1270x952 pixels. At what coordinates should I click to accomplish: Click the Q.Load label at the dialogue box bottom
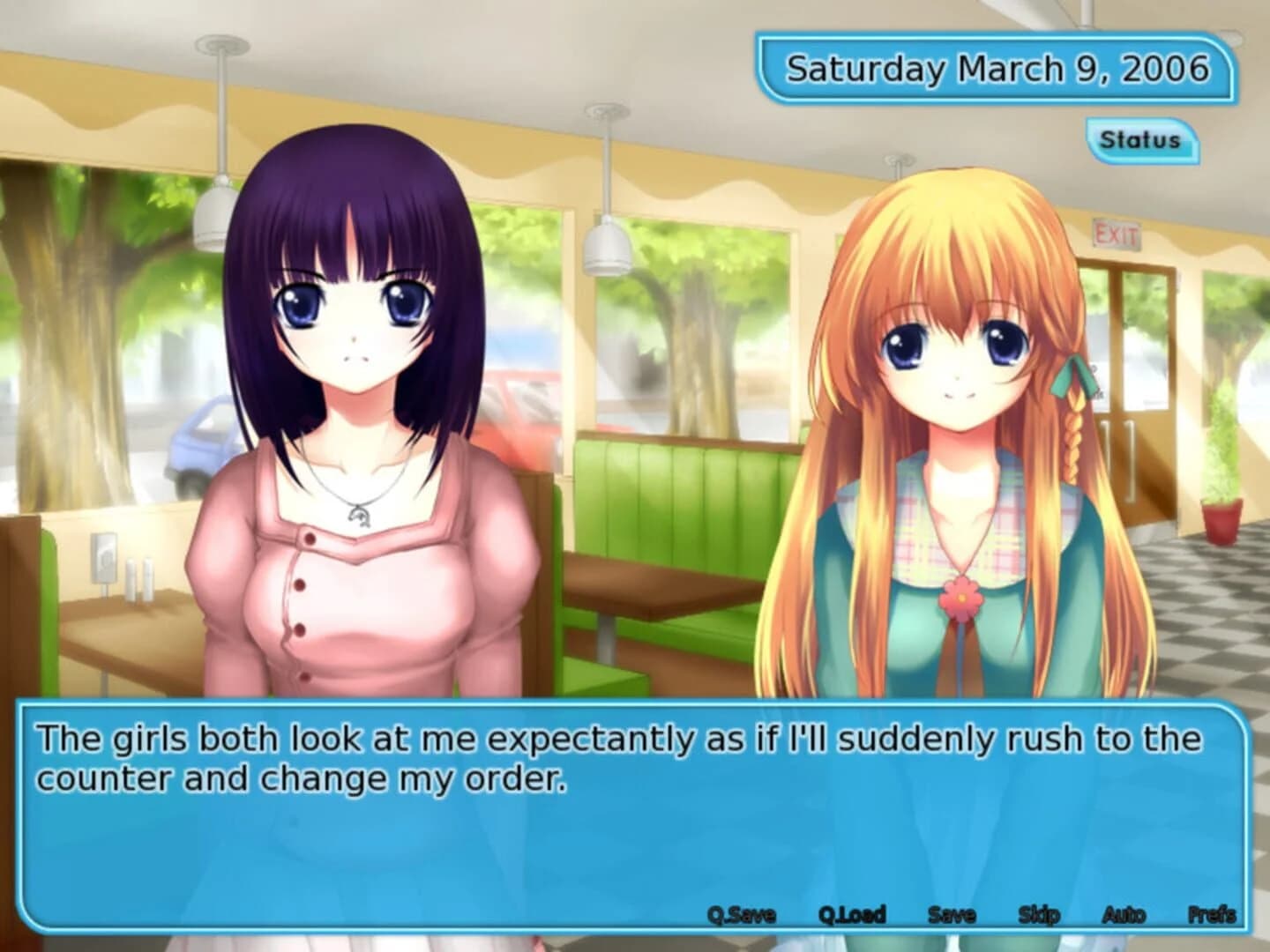854,915
